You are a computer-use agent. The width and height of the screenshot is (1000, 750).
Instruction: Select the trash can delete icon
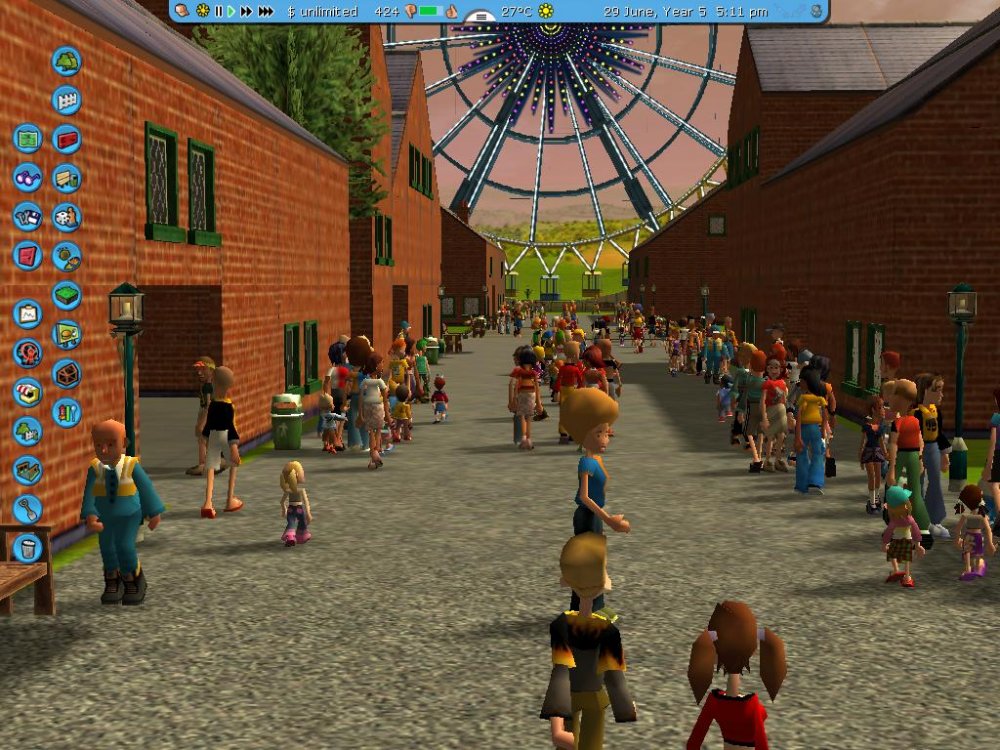point(28,548)
